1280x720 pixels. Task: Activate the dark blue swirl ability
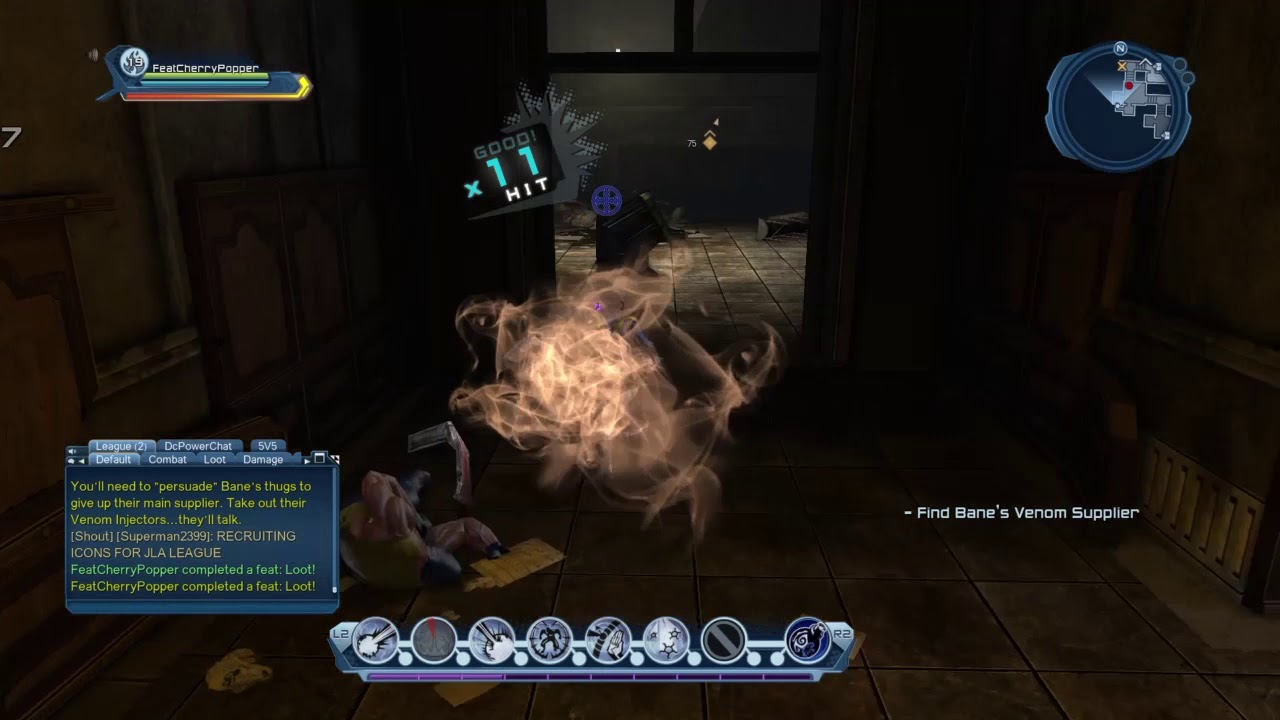[807, 640]
